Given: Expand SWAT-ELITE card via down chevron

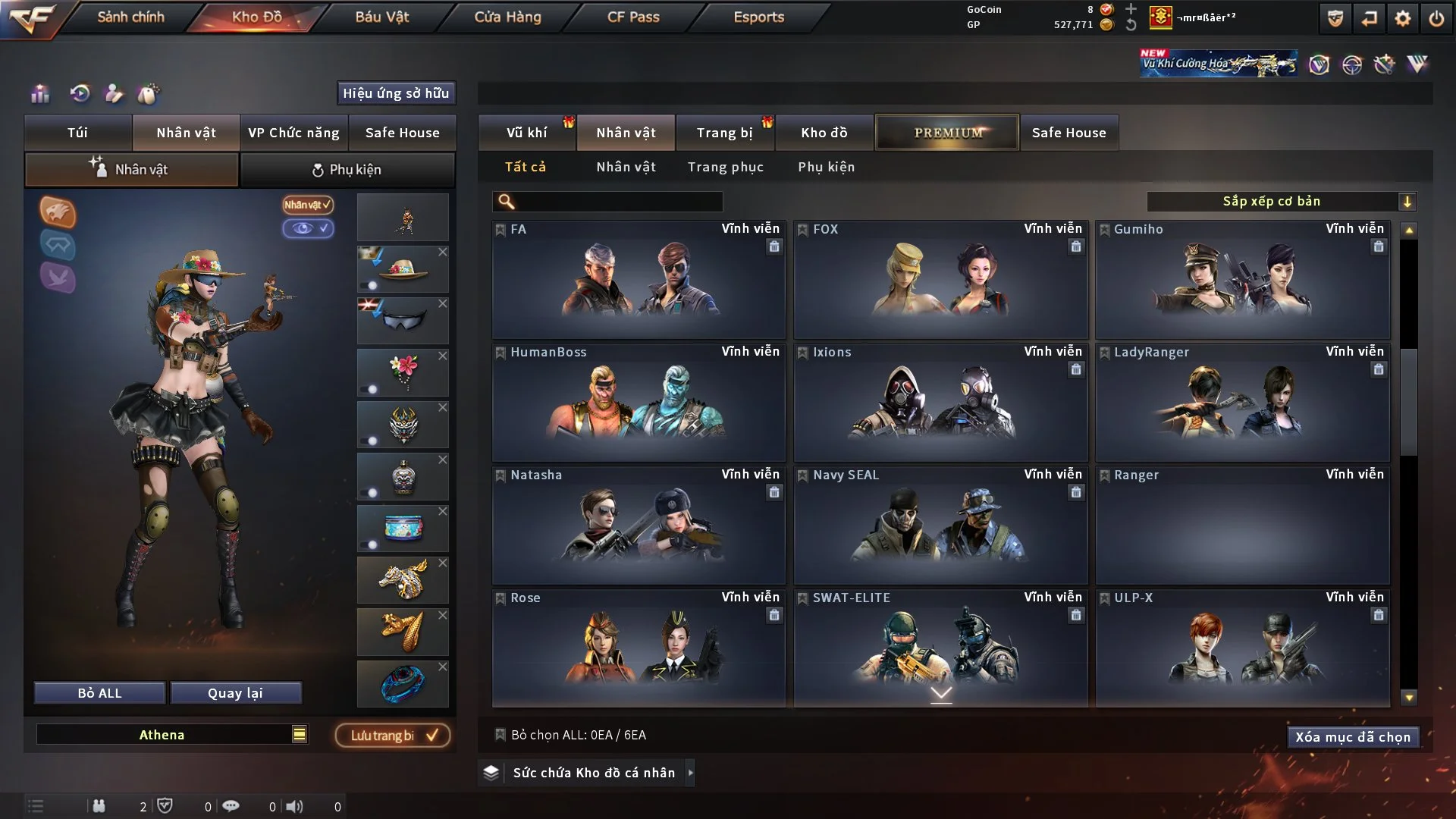Looking at the screenshot, I should [942, 693].
